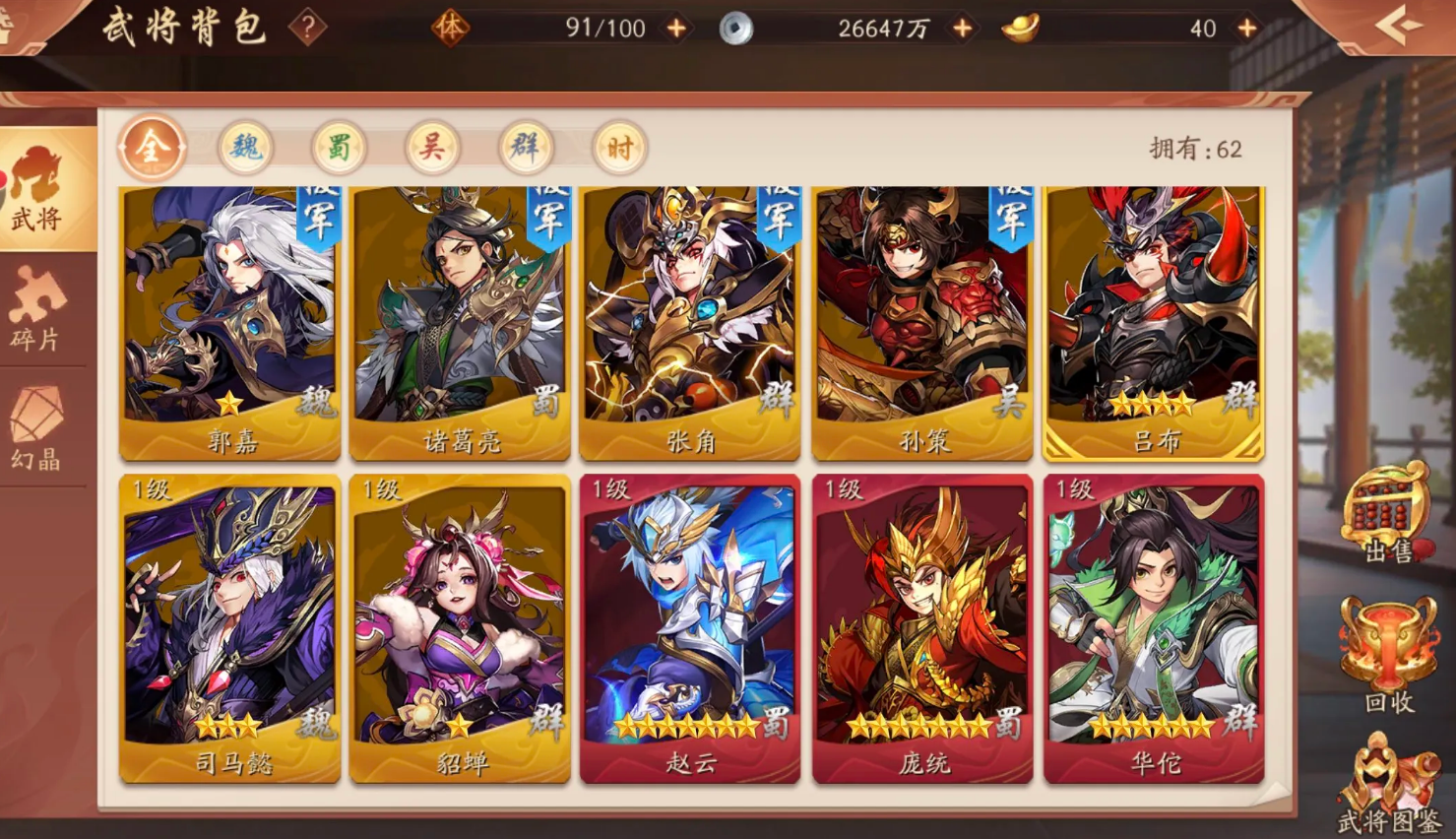Filter heroes by 吴 faction

click(x=430, y=148)
